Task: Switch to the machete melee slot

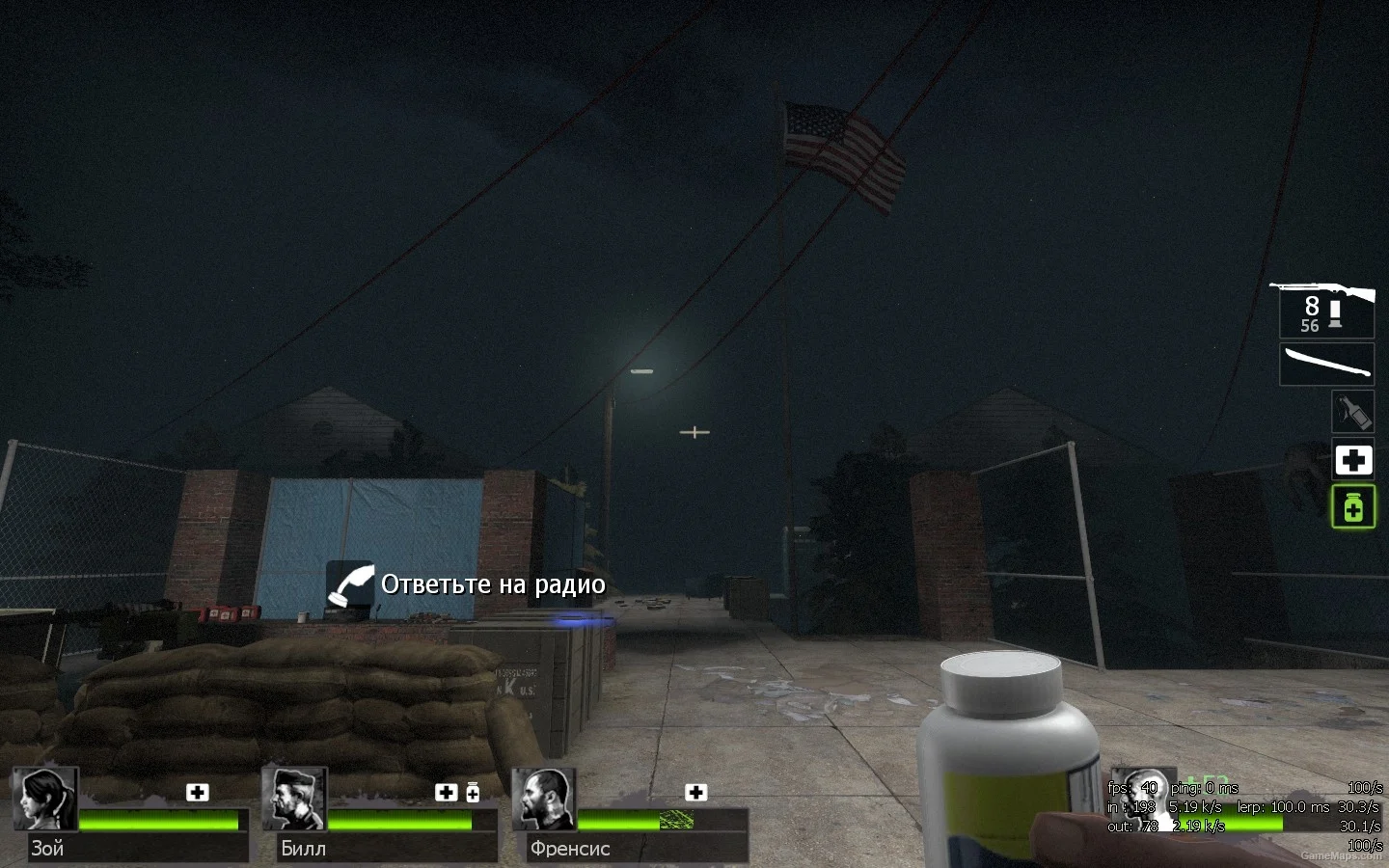Action: tap(1326, 365)
